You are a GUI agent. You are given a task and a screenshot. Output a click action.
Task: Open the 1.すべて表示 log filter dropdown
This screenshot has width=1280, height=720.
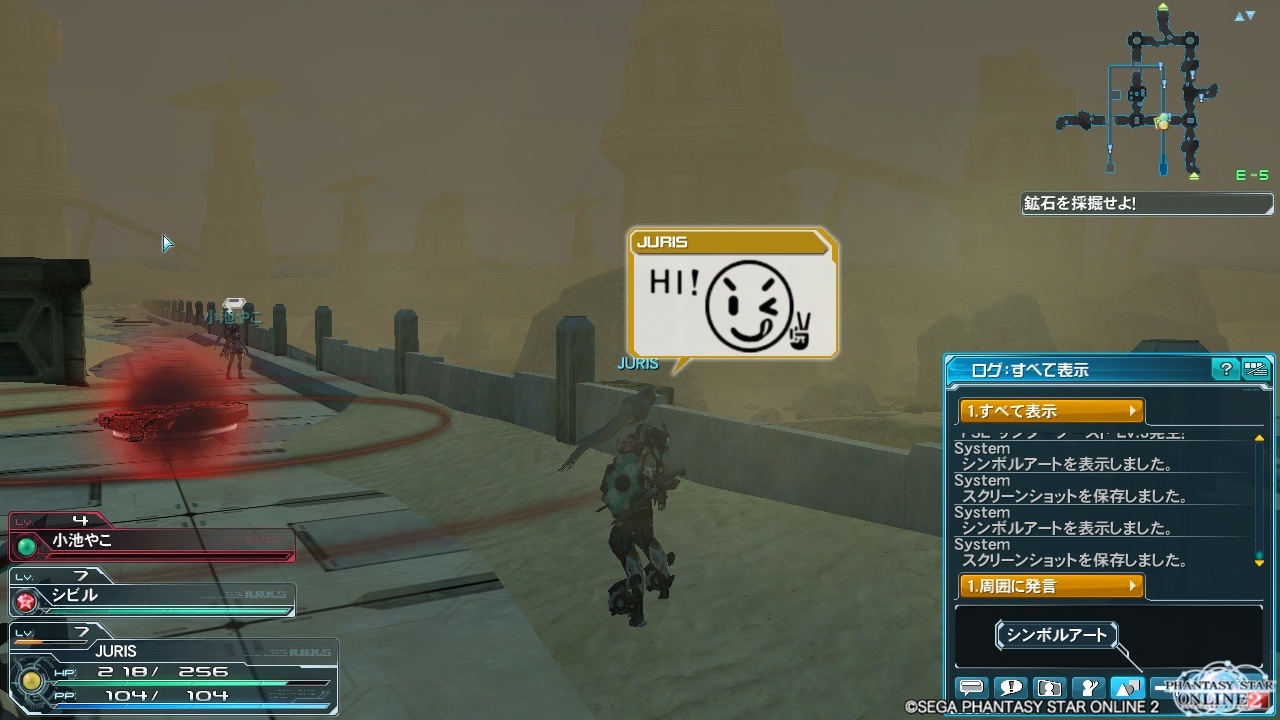(1050, 411)
